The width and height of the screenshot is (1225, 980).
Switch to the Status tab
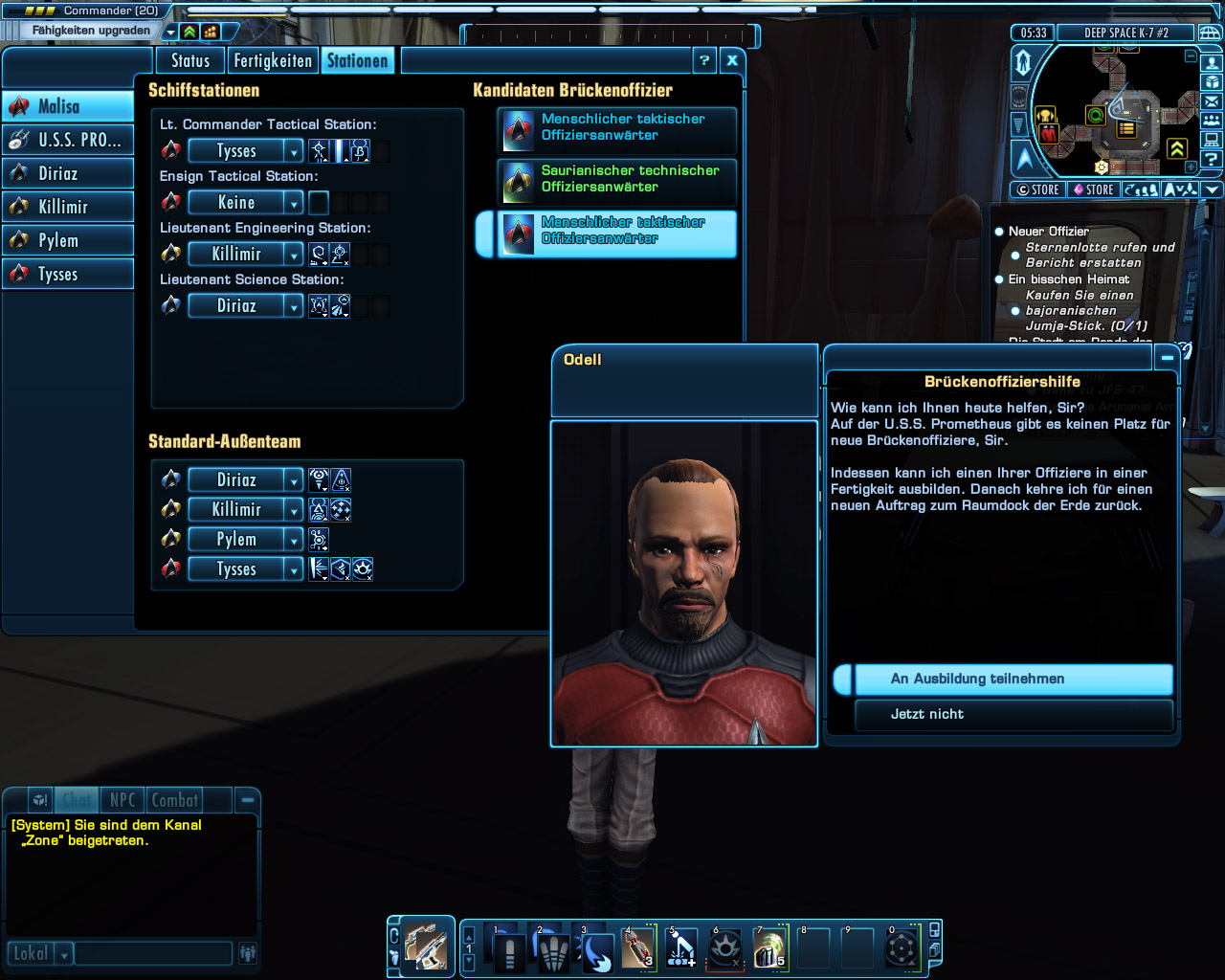click(x=190, y=61)
